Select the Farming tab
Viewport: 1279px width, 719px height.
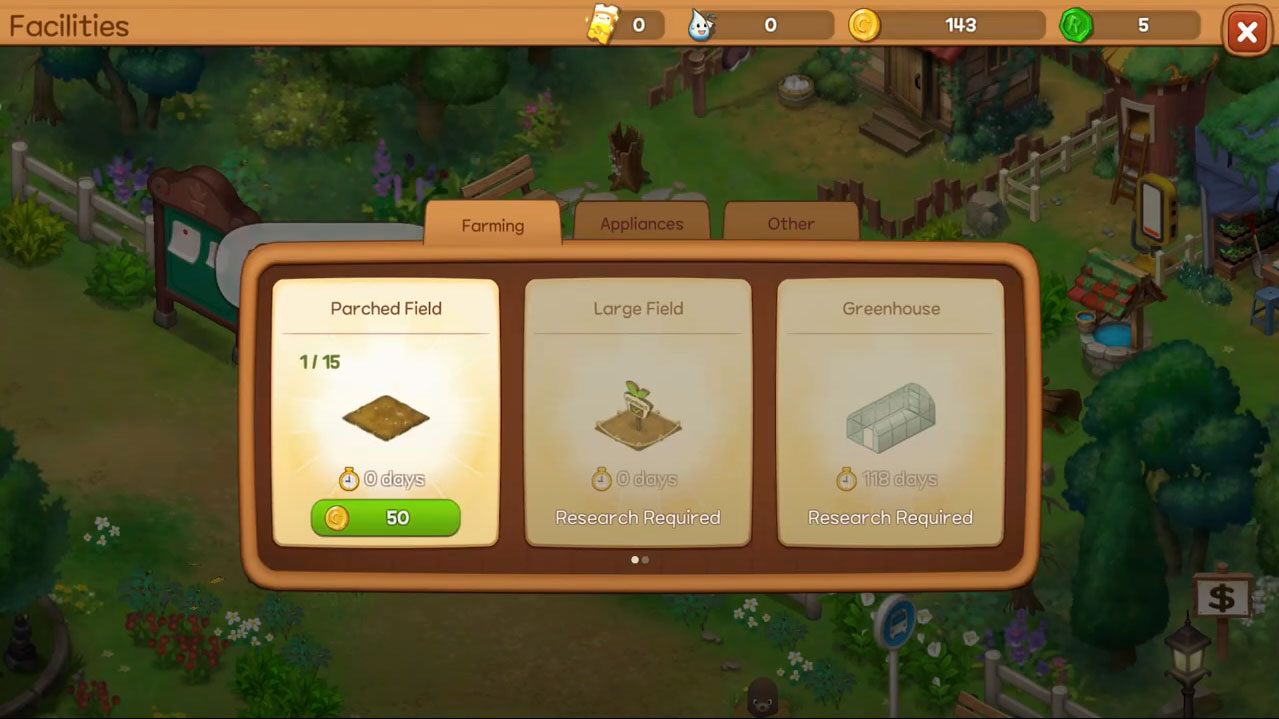(x=492, y=225)
